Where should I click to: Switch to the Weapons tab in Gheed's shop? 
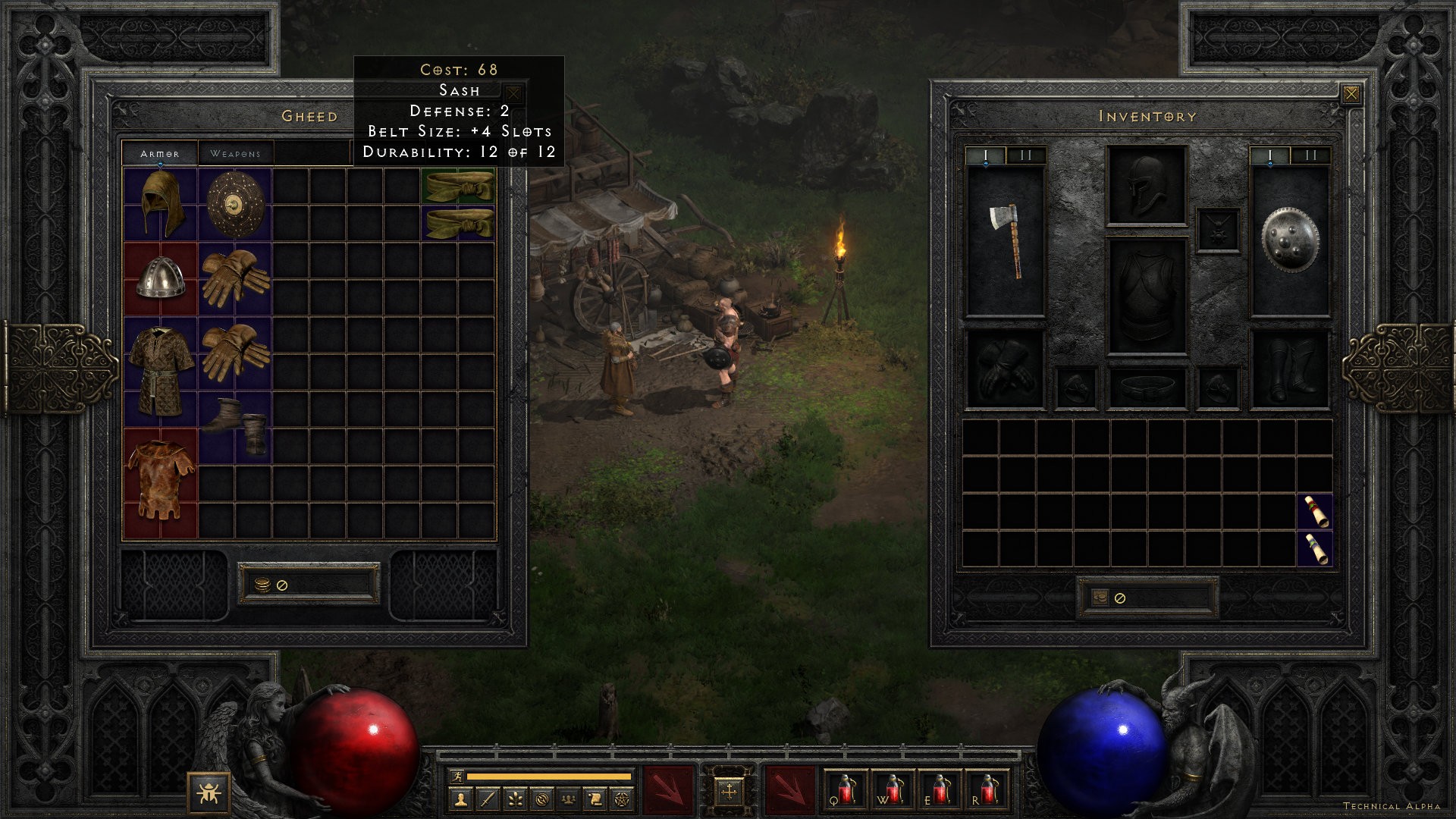(x=235, y=153)
